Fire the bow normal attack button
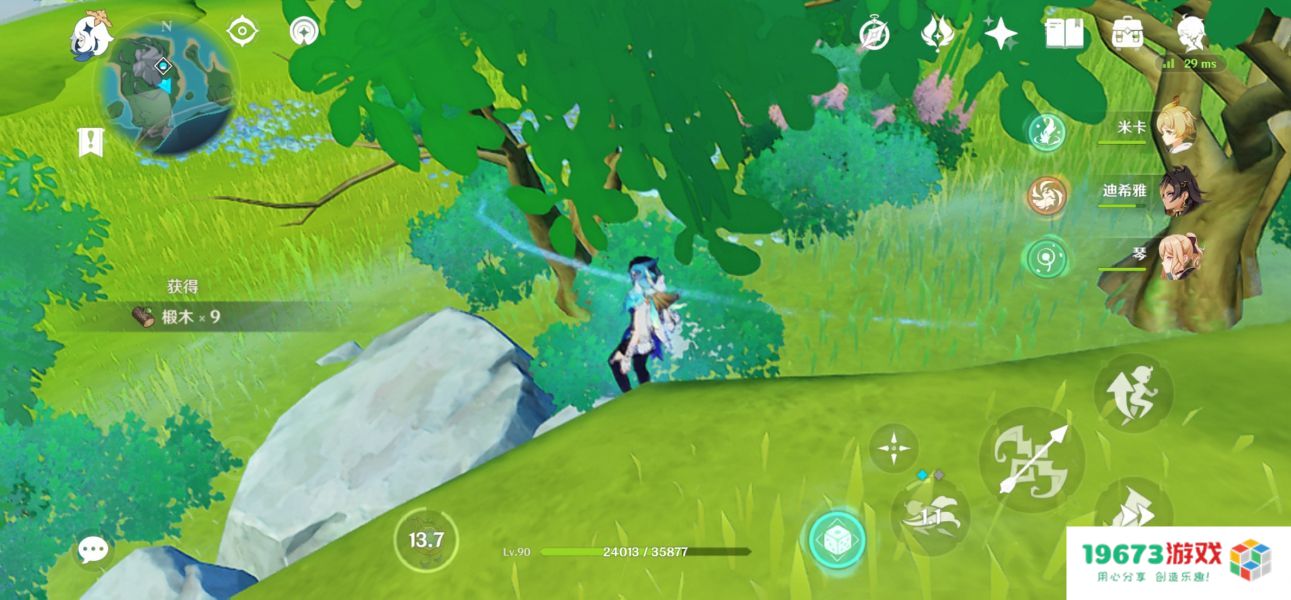 pos(1031,459)
